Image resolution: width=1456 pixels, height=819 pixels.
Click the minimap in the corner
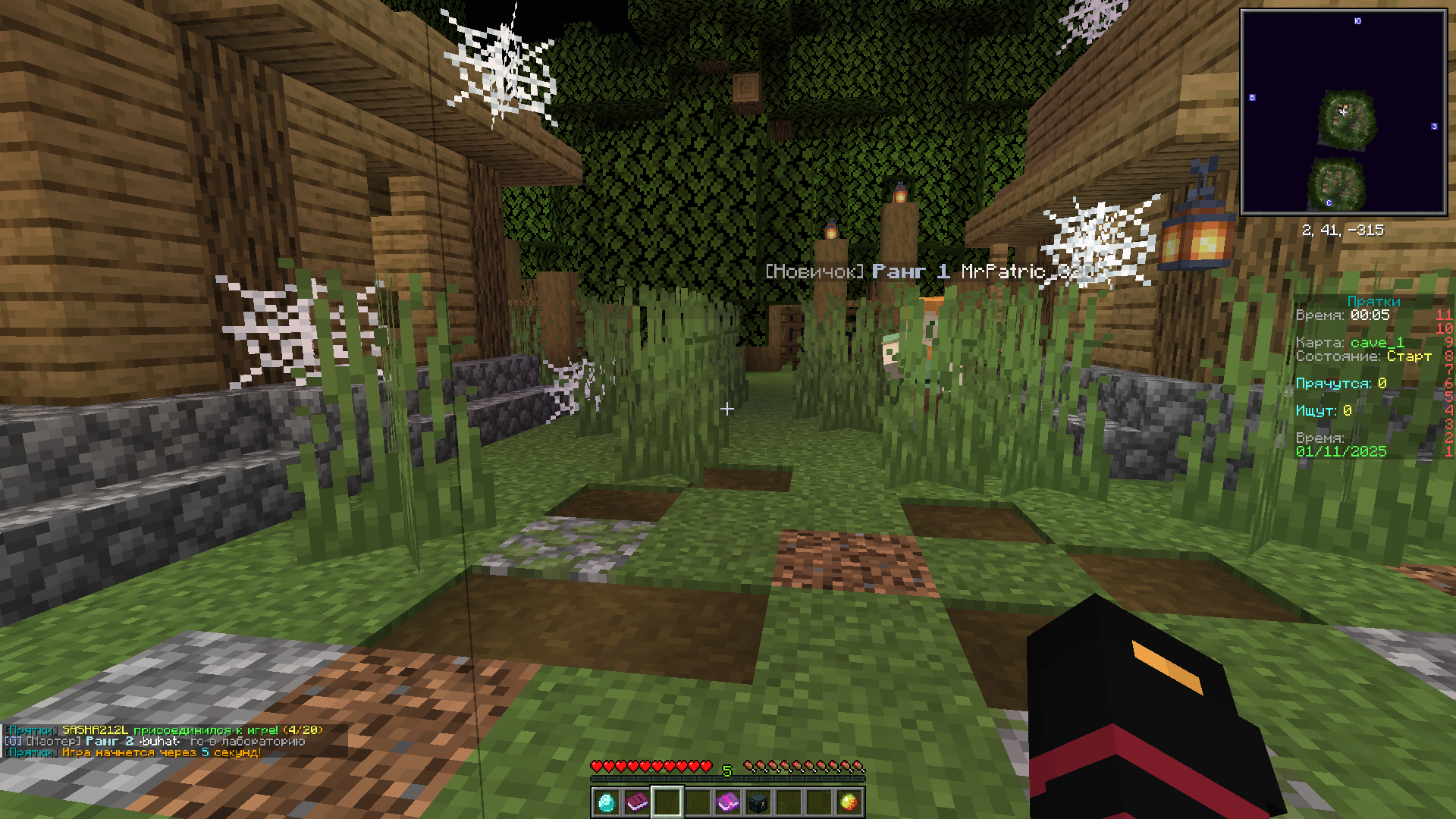click(1343, 112)
